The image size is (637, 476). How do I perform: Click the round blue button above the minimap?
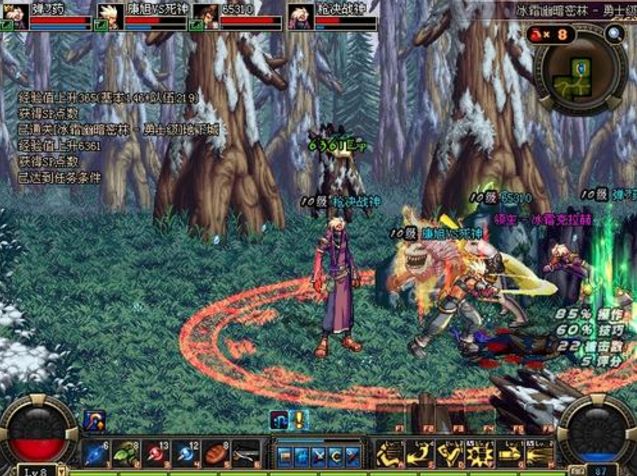pos(615,33)
